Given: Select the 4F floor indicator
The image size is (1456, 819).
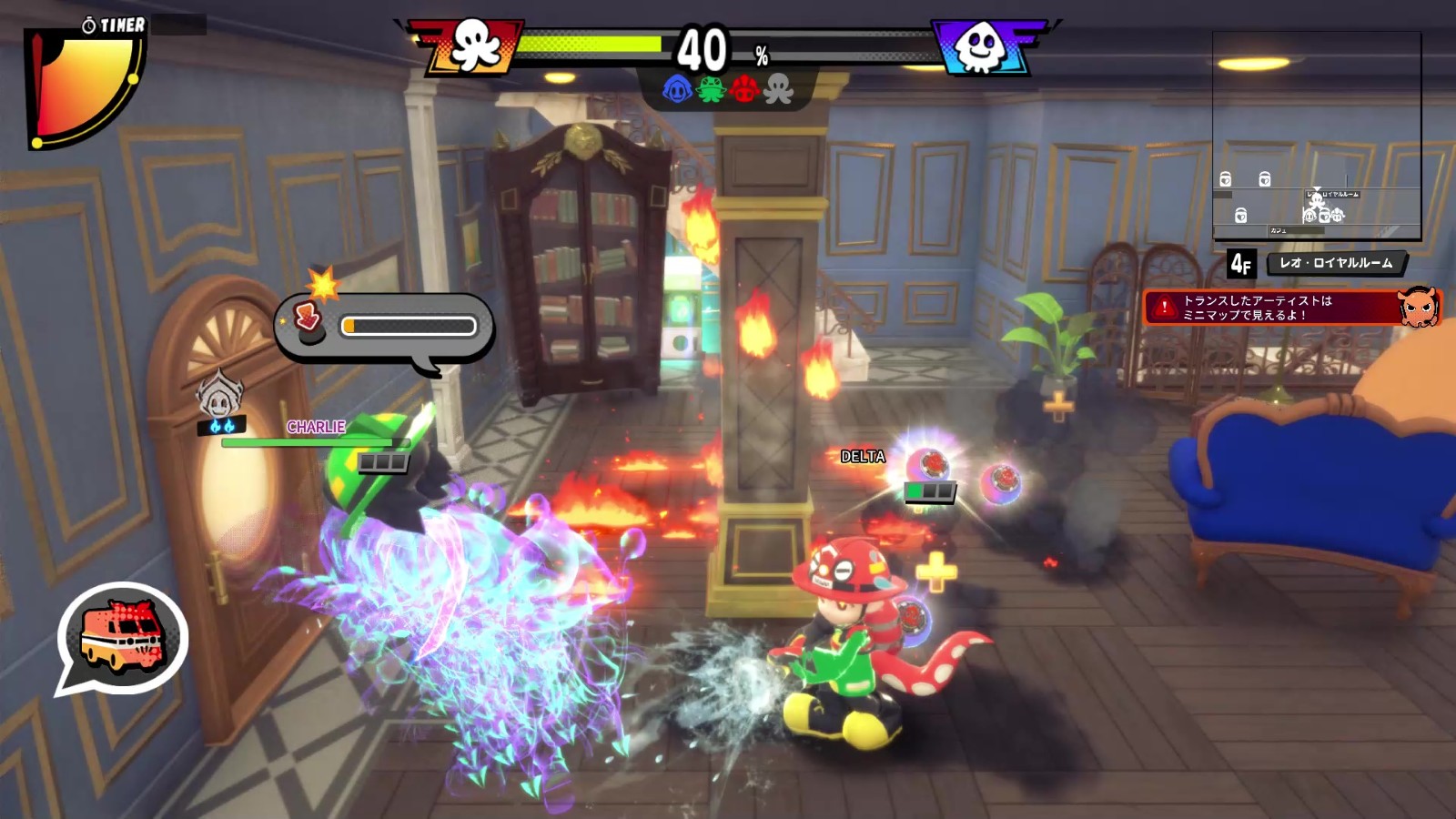Looking at the screenshot, I should (x=1241, y=264).
